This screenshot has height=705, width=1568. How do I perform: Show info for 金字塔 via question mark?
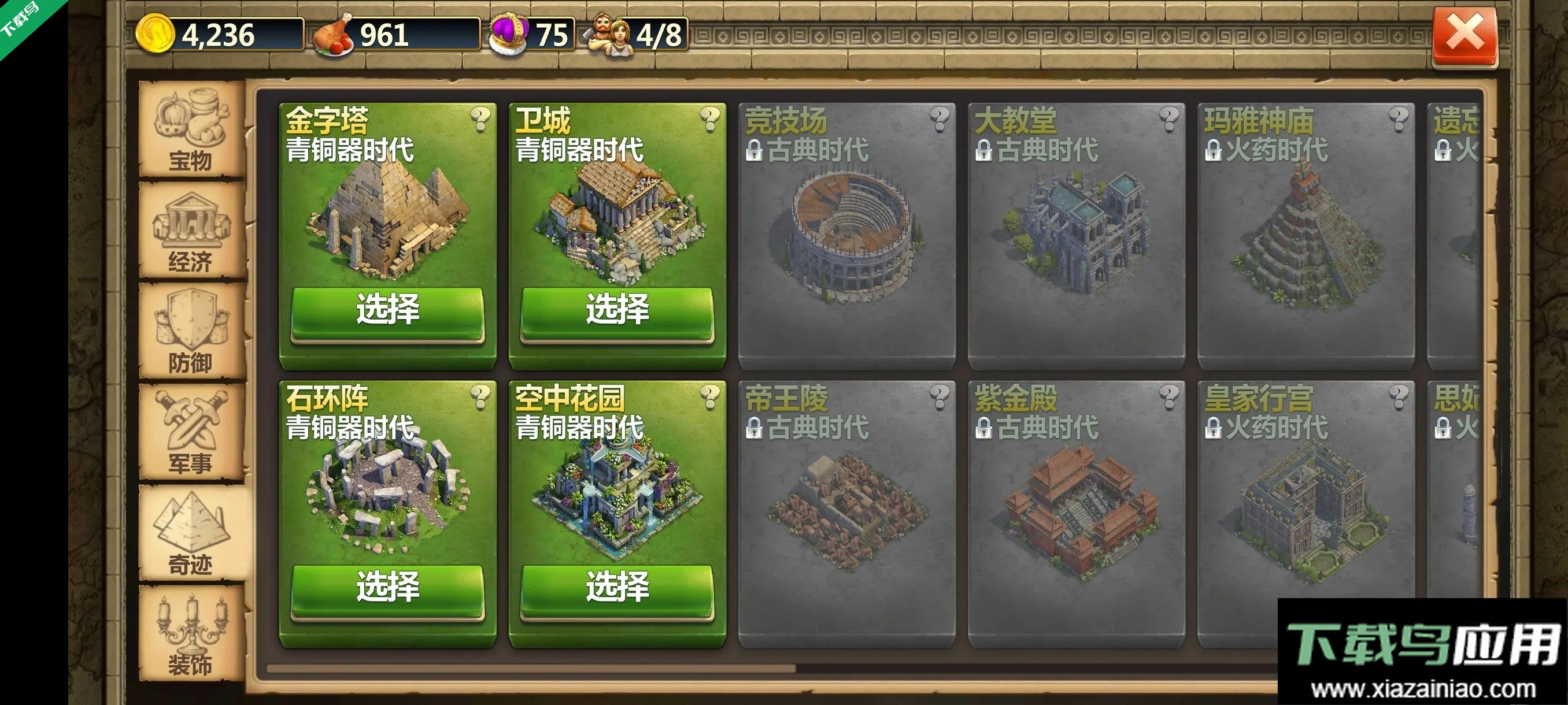click(x=480, y=118)
